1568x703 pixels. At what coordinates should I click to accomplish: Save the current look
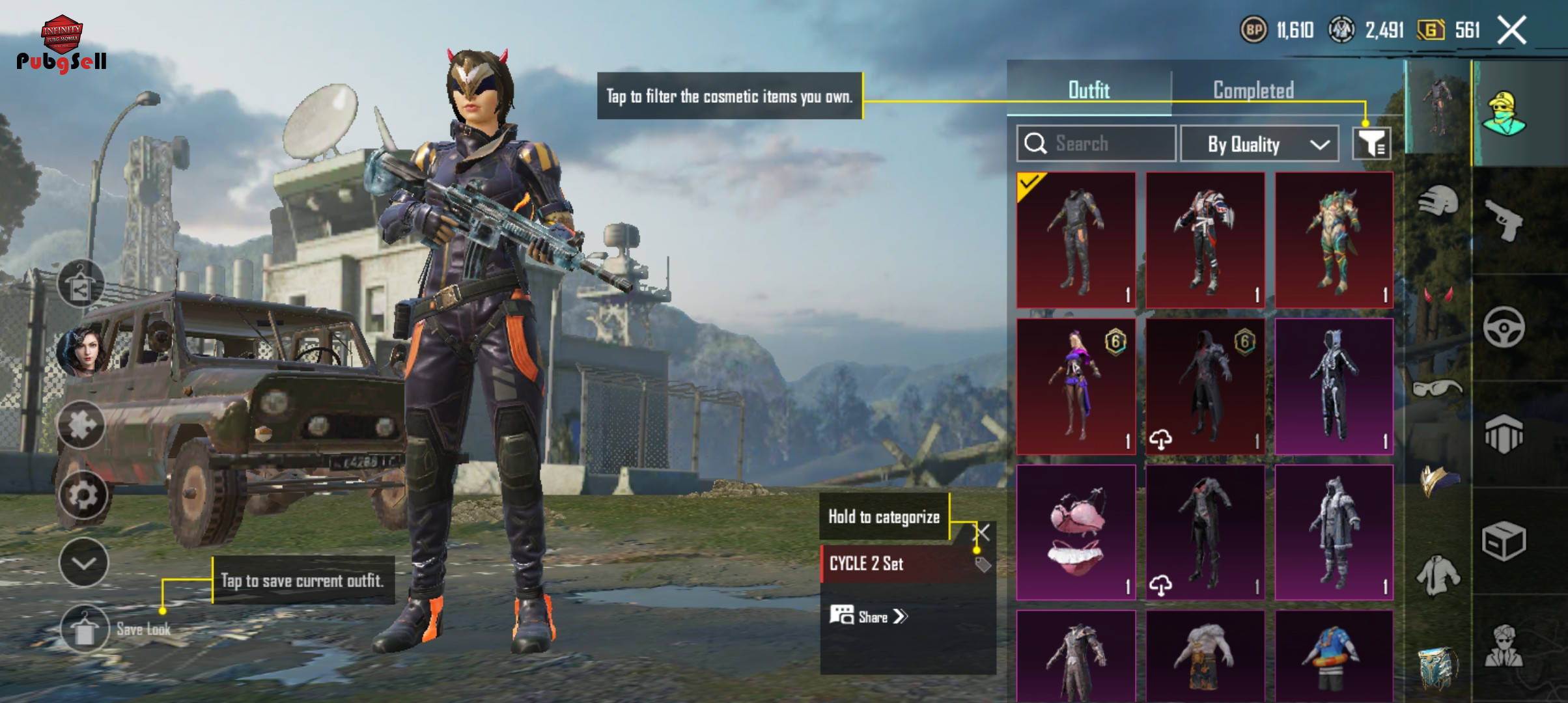coord(85,629)
